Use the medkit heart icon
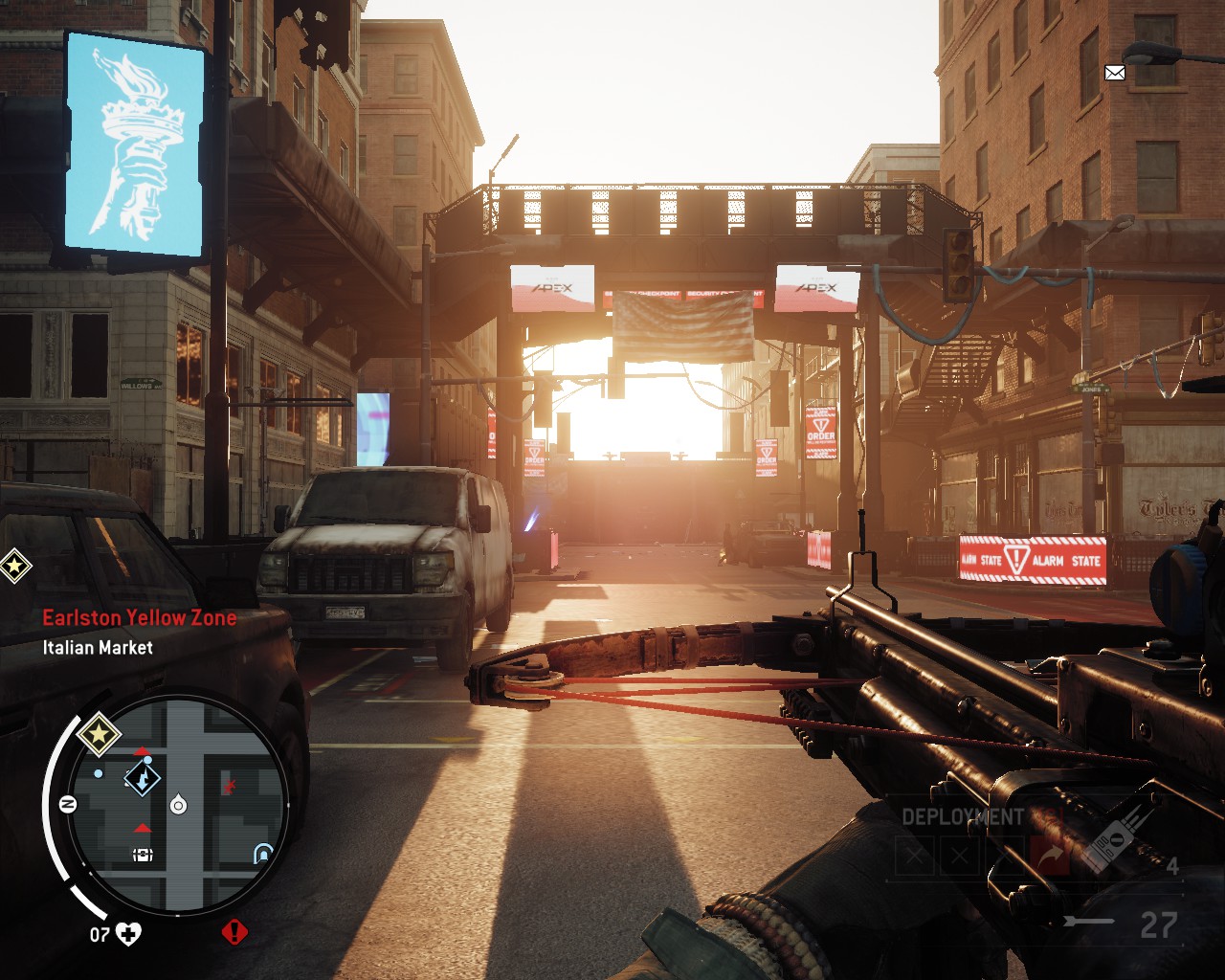Image resolution: width=1225 pixels, height=980 pixels. [128, 933]
